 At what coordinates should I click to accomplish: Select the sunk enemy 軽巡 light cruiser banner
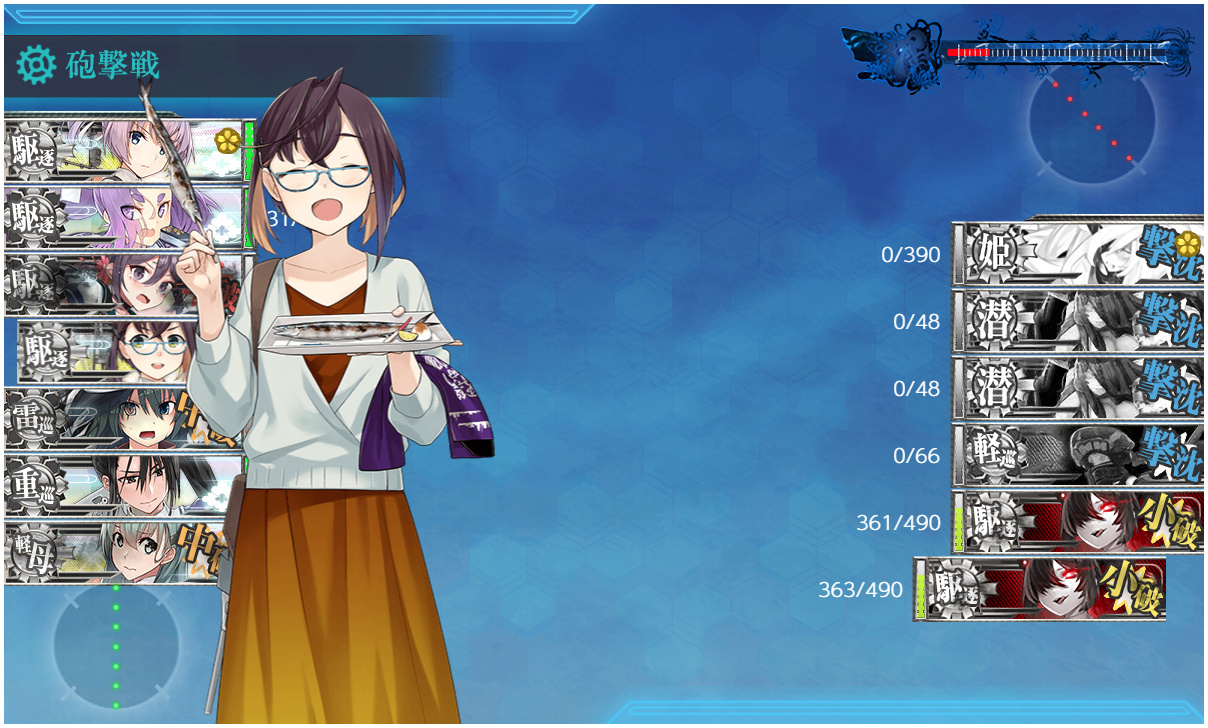[x=1078, y=456]
